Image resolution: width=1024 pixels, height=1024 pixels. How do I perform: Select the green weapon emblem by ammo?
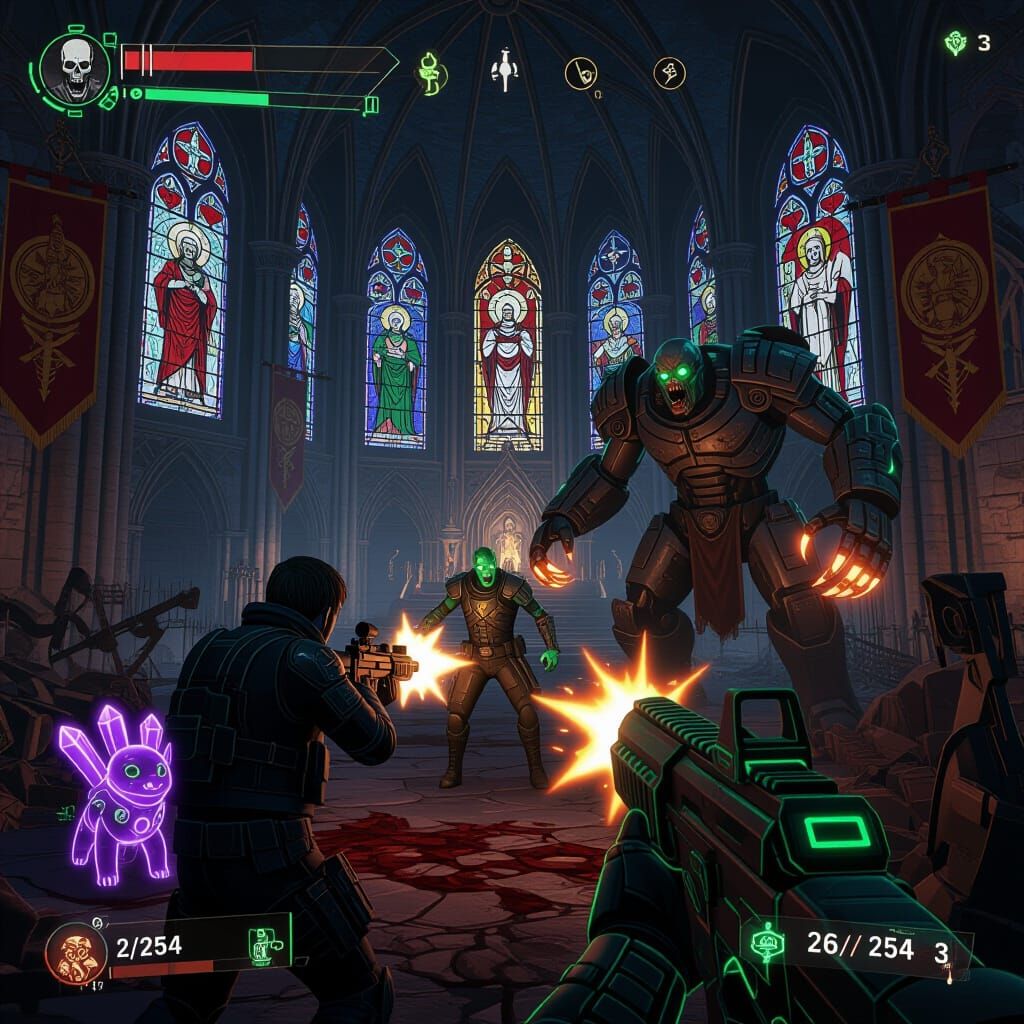point(767,944)
